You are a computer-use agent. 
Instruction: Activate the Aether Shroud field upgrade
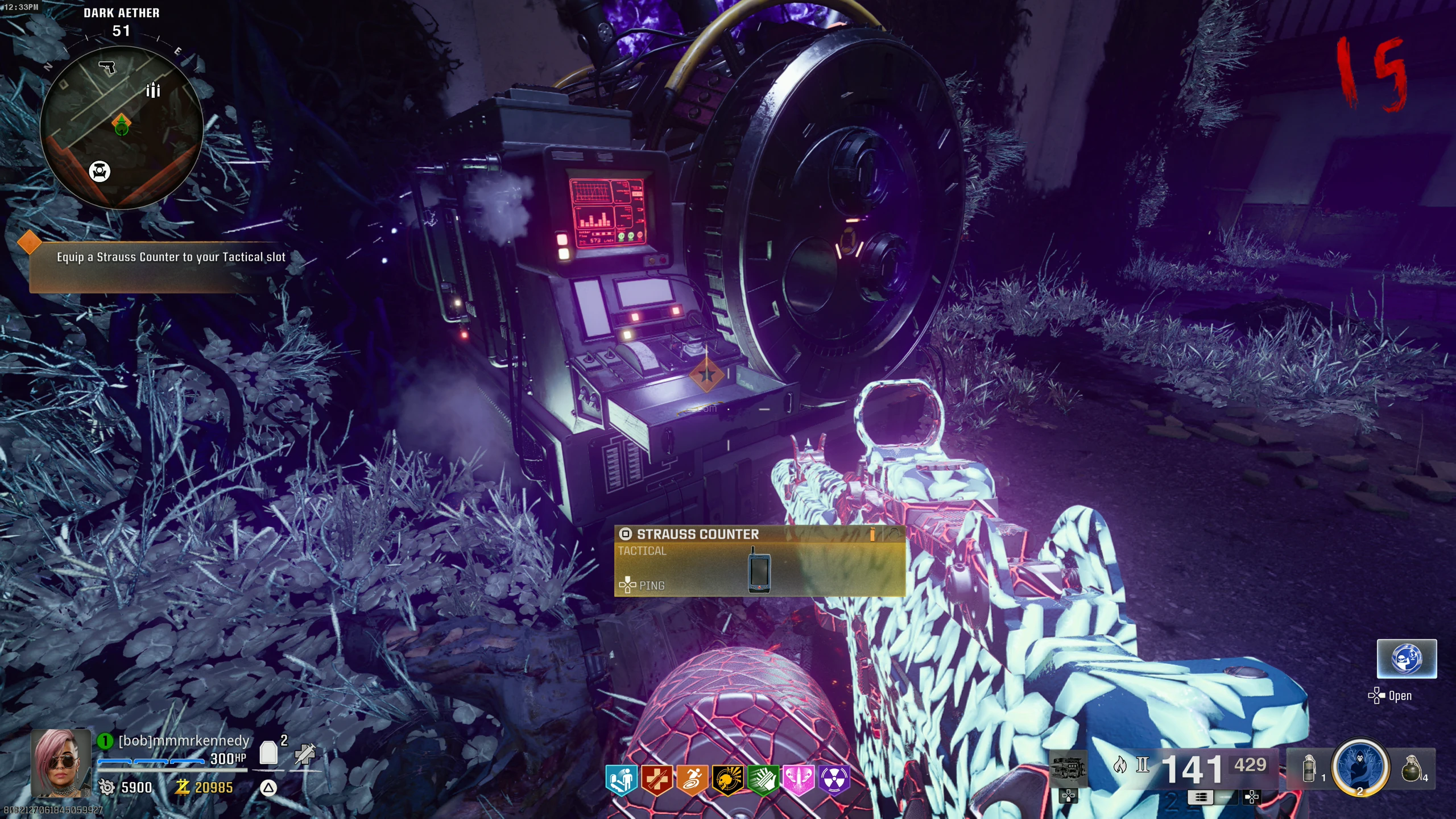[x=1360, y=767]
